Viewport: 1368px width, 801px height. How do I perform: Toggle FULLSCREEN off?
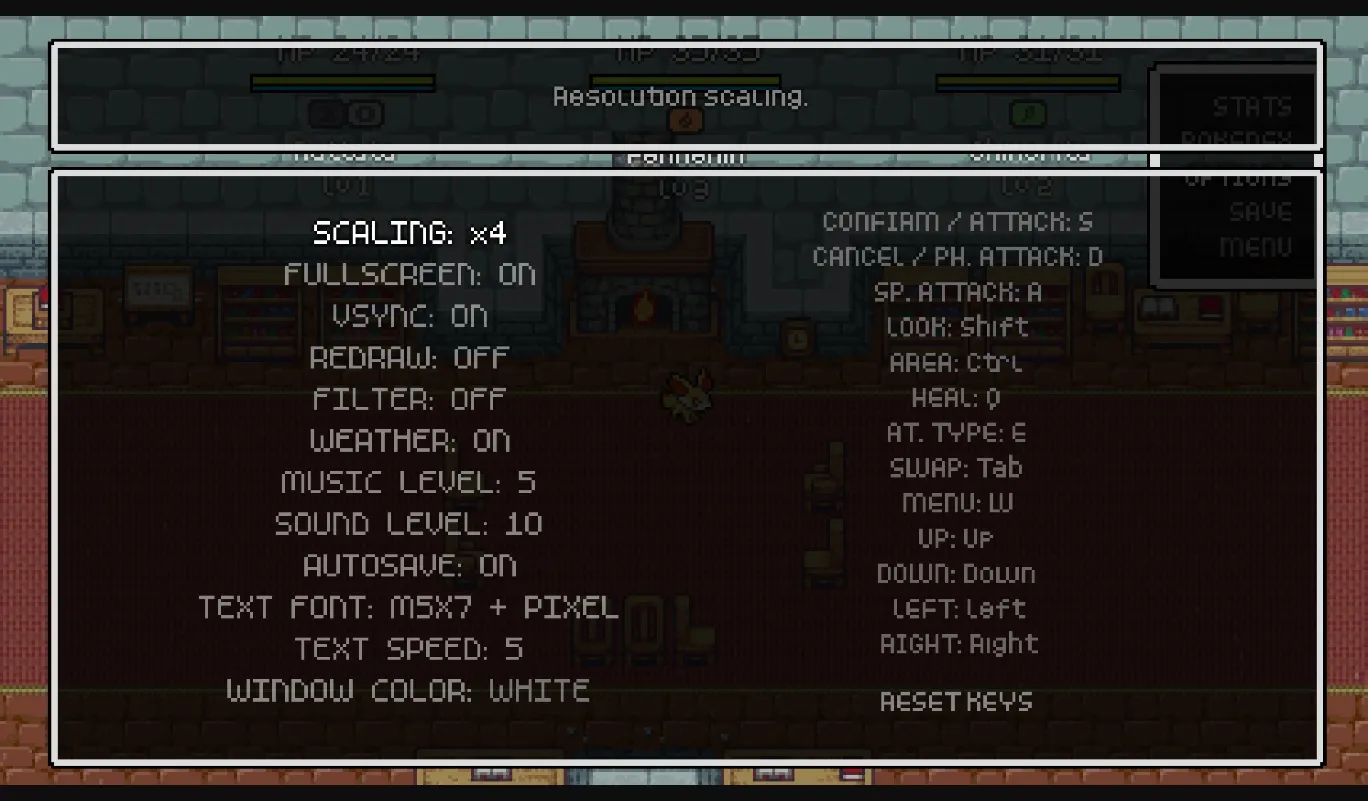tap(410, 274)
